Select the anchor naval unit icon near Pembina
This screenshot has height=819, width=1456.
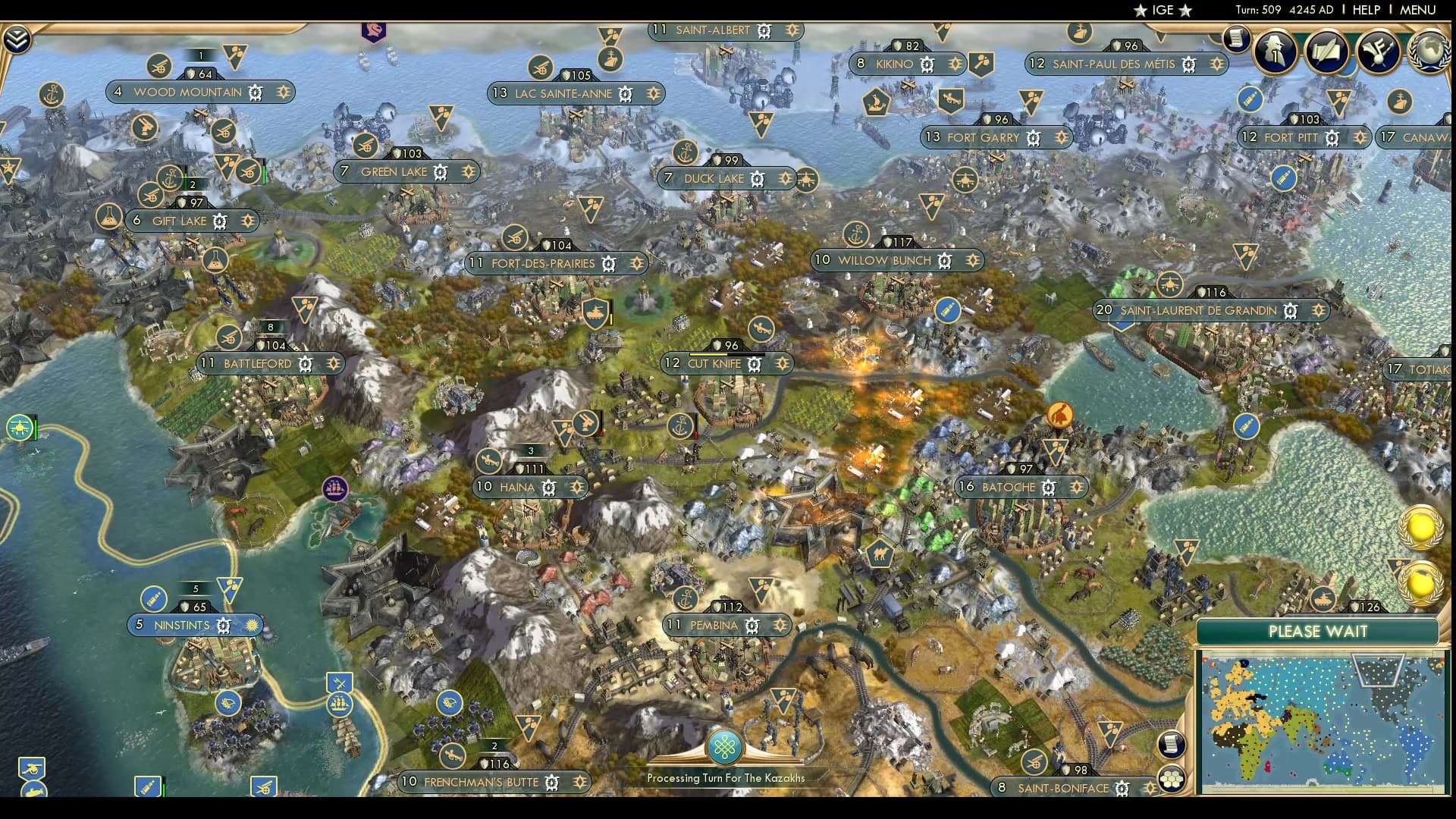[x=685, y=597]
